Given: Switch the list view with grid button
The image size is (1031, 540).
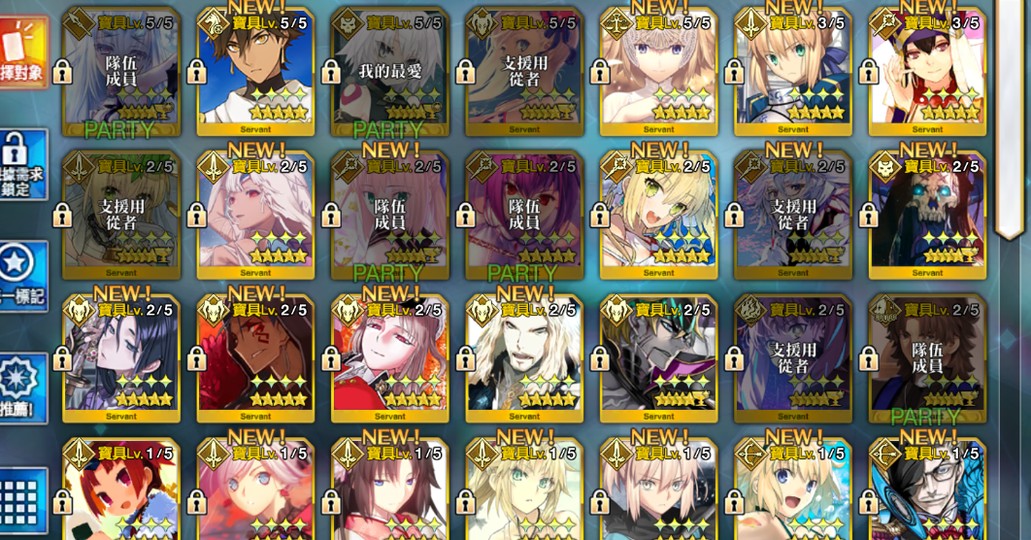Looking at the screenshot, I should coord(22,500).
